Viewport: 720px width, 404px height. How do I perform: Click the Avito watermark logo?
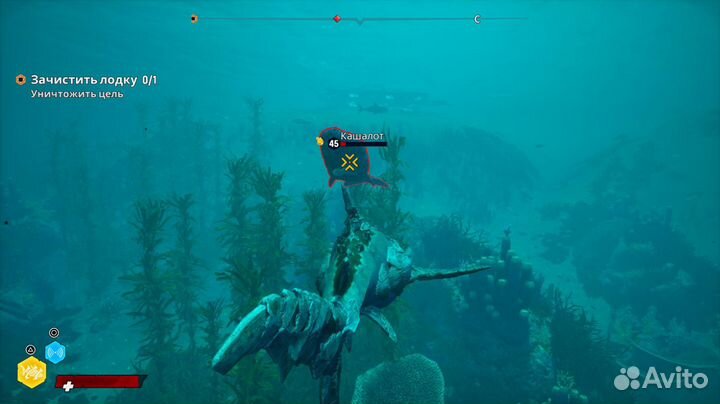(x=659, y=378)
